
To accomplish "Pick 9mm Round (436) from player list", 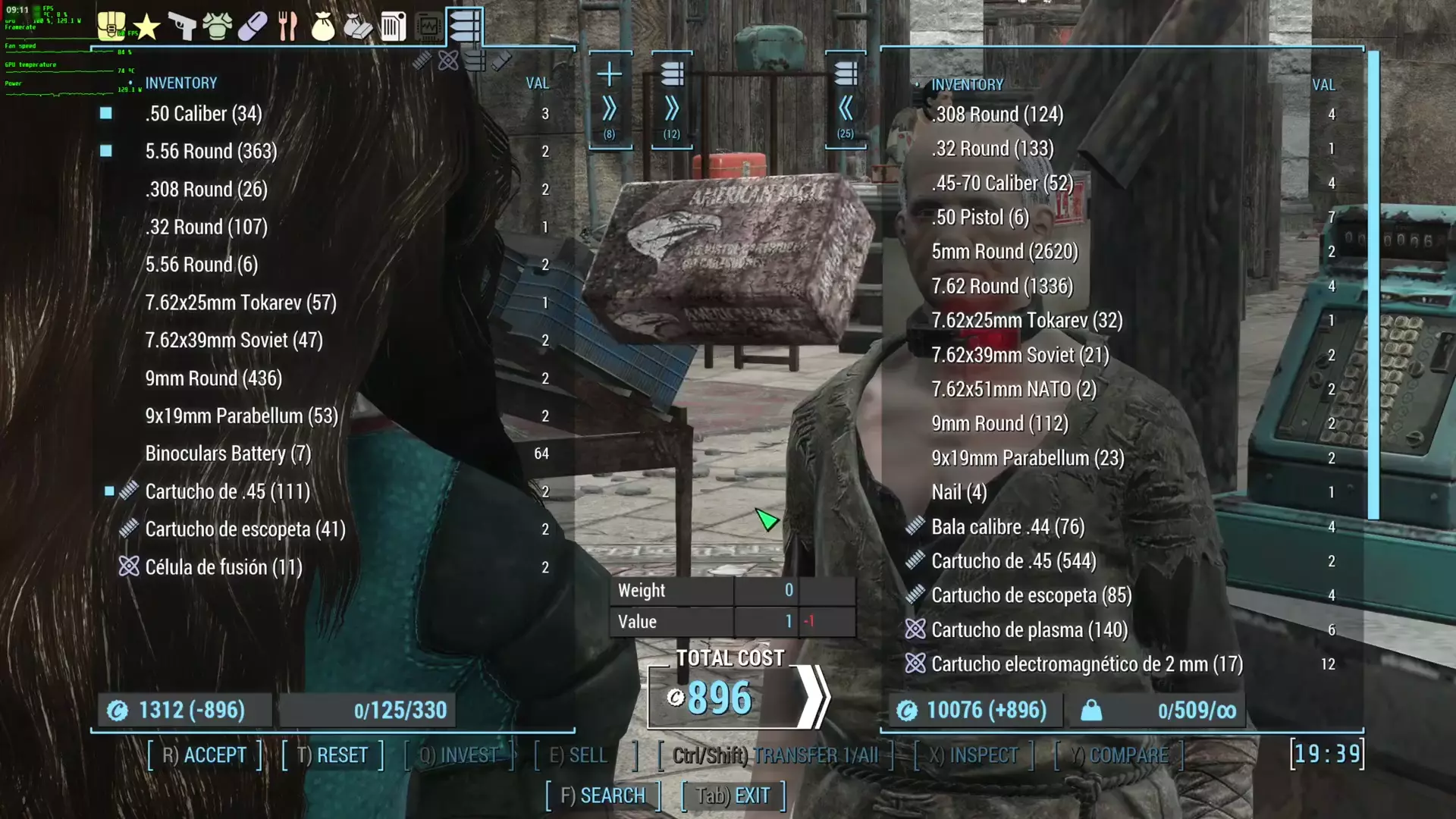I will pyautogui.click(x=213, y=378).
